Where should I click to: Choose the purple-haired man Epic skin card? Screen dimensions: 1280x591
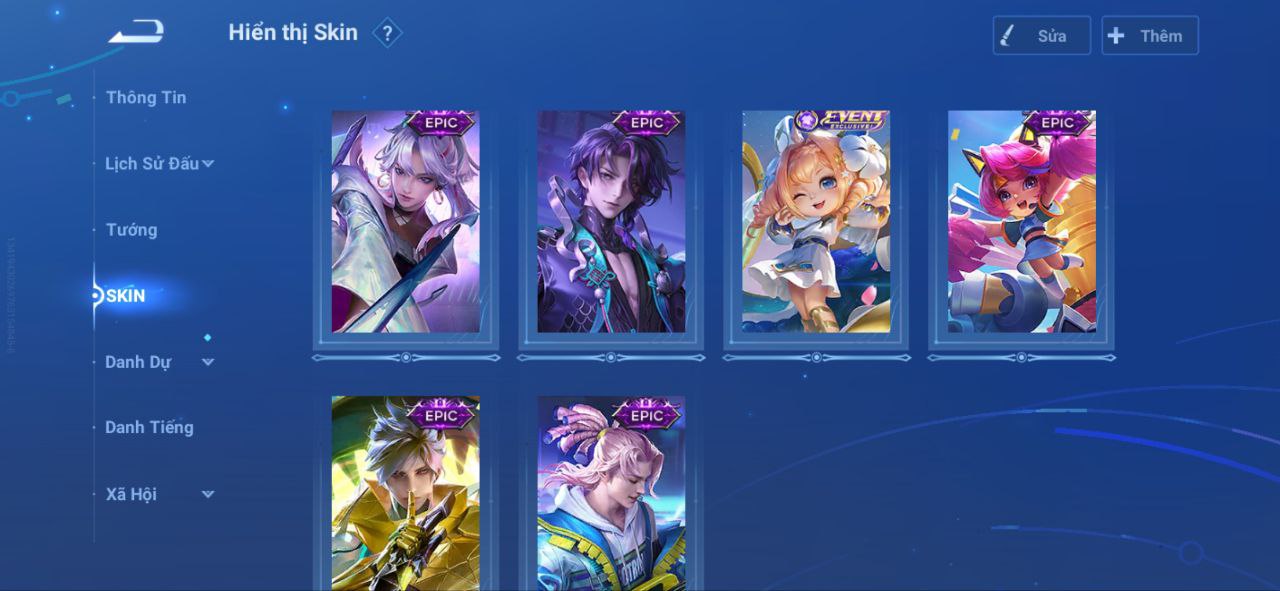pos(611,222)
